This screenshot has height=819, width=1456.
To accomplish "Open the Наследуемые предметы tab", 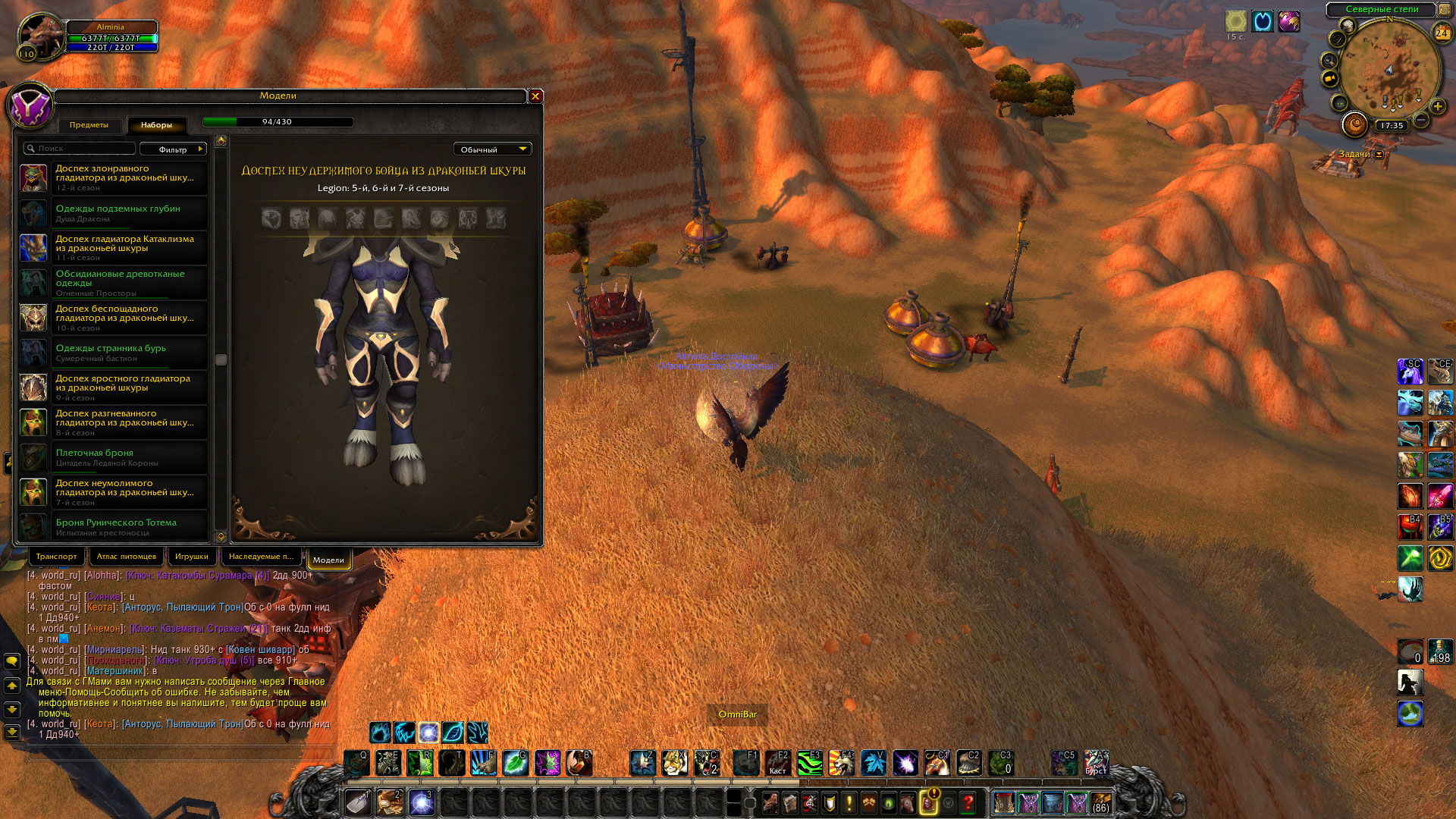I will coord(261,557).
